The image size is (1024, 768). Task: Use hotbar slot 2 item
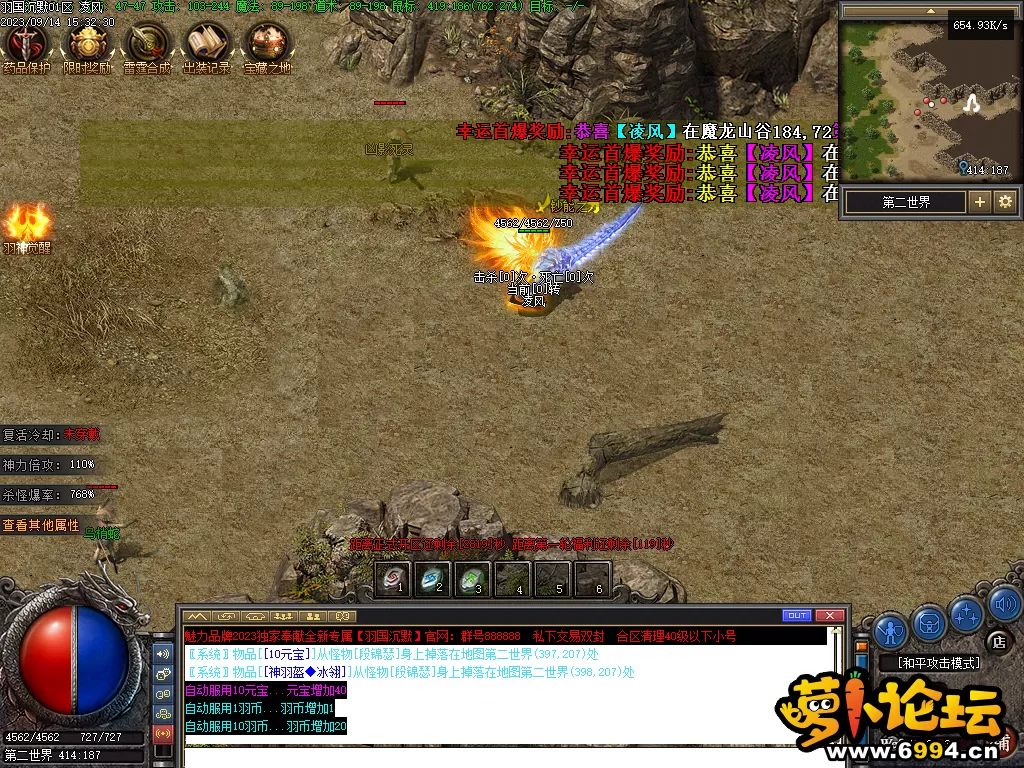[x=433, y=579]
